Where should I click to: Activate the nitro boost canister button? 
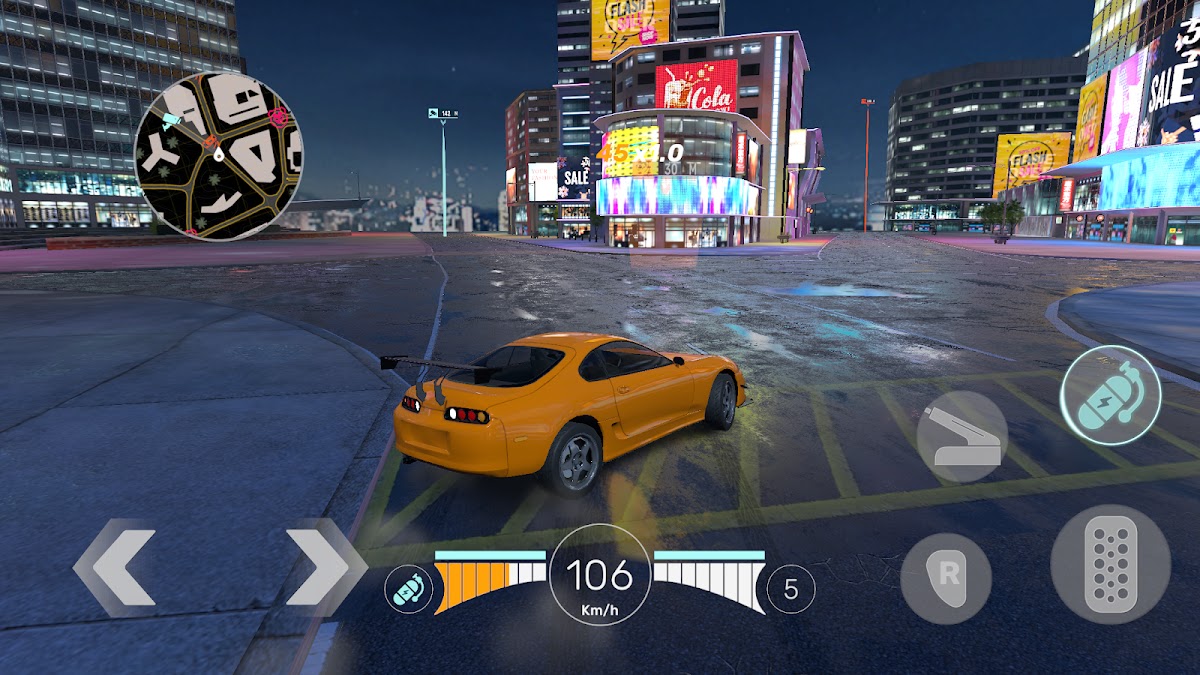click(1110, 395)
